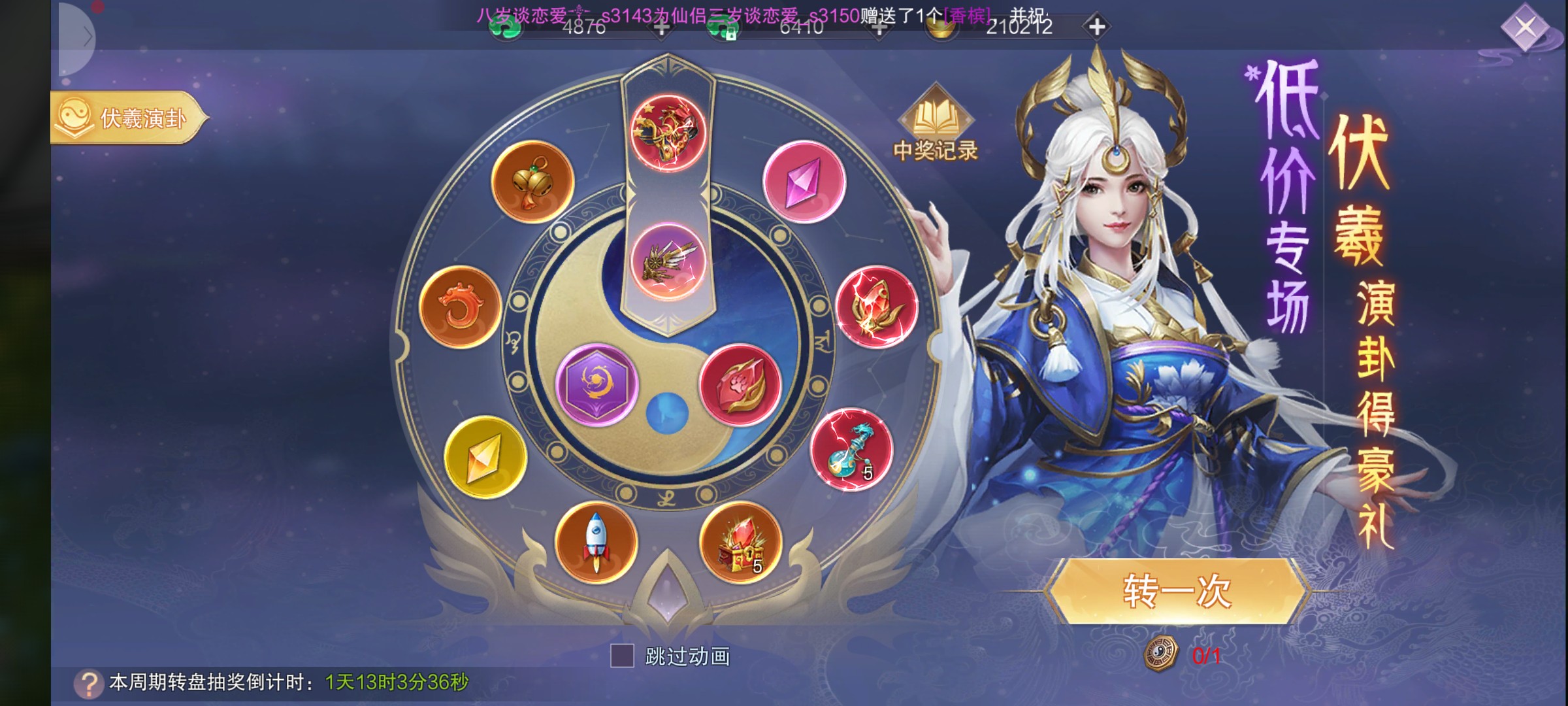
Task: Close the wheel screen with the X
Action: click(x=1526, y=27)
